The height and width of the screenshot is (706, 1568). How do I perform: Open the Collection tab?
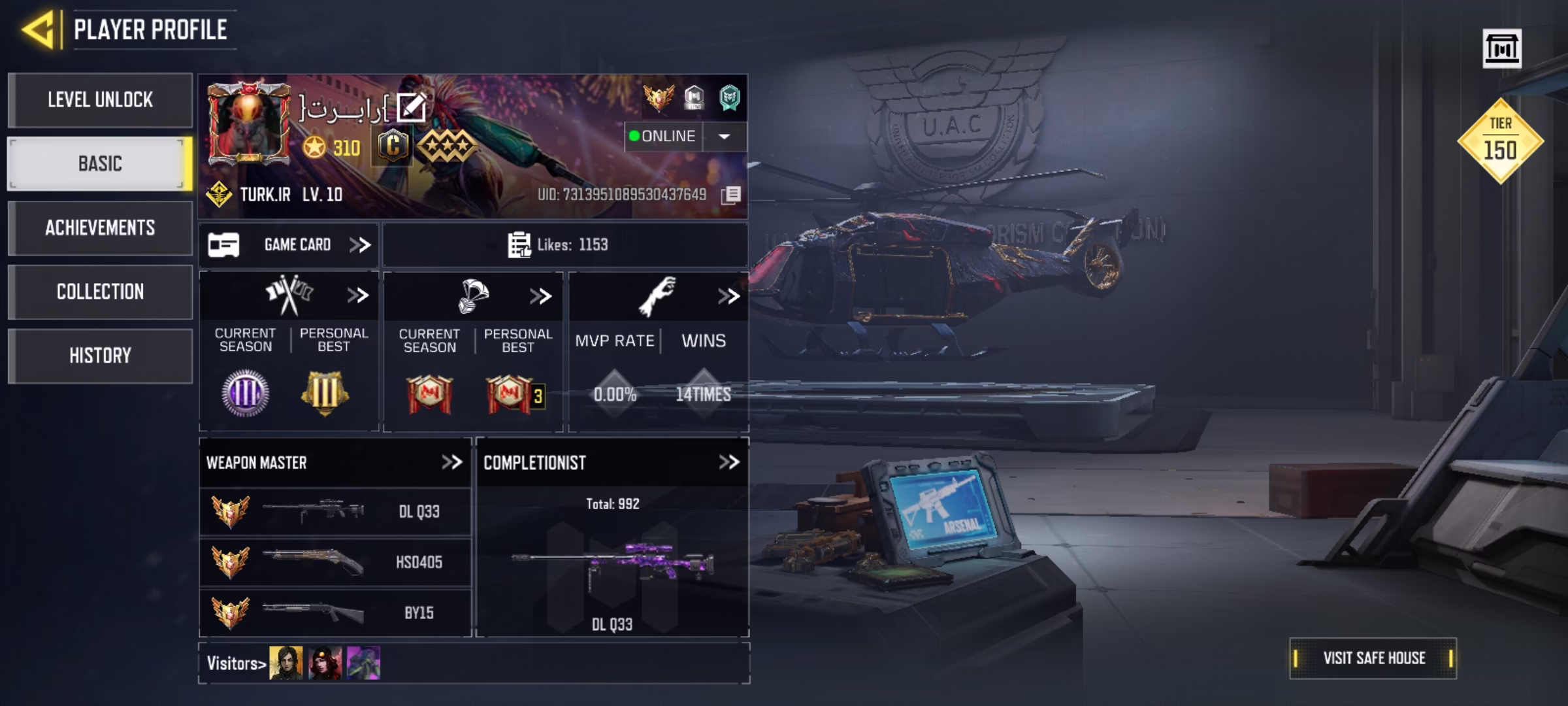pyautogui.click(x=100, y=292)
